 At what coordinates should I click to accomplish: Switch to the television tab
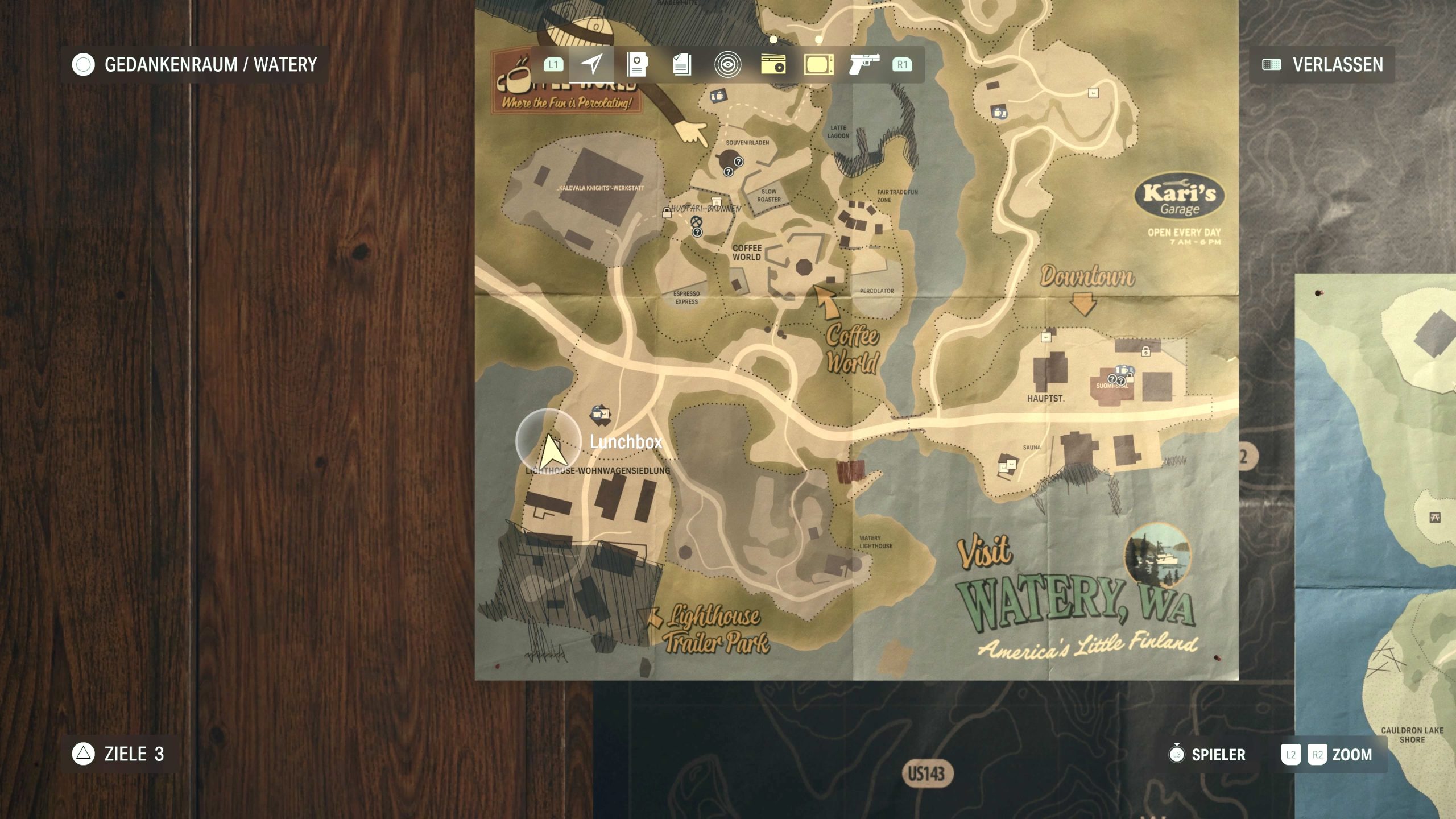click(818, 64)
